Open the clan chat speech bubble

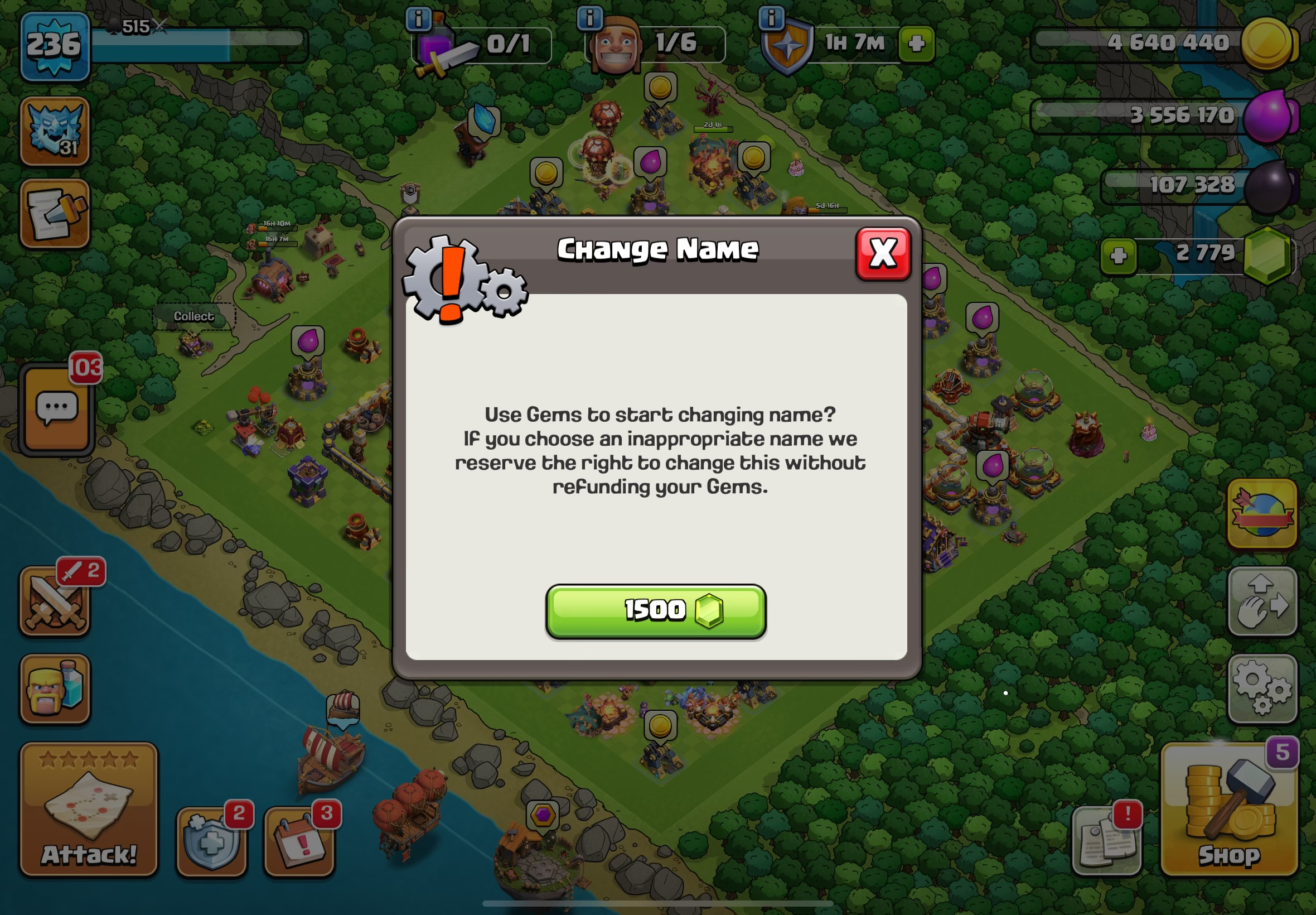pos(57,409)
